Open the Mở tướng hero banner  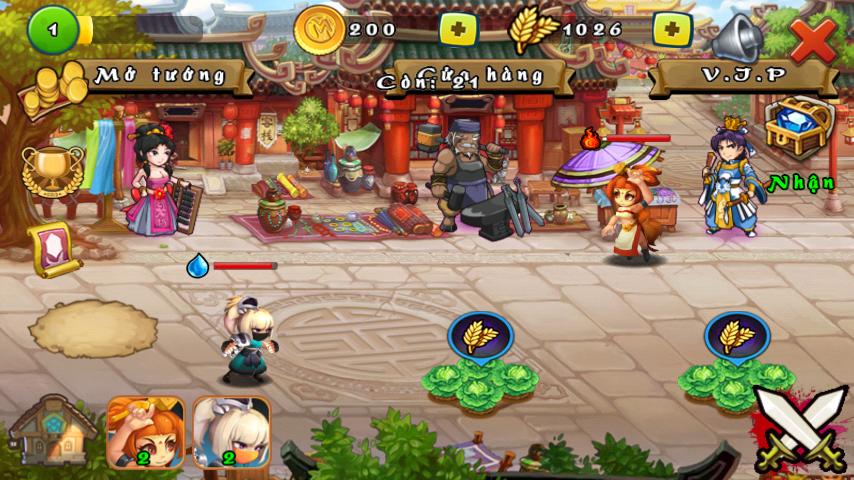(x=160, y=74)
